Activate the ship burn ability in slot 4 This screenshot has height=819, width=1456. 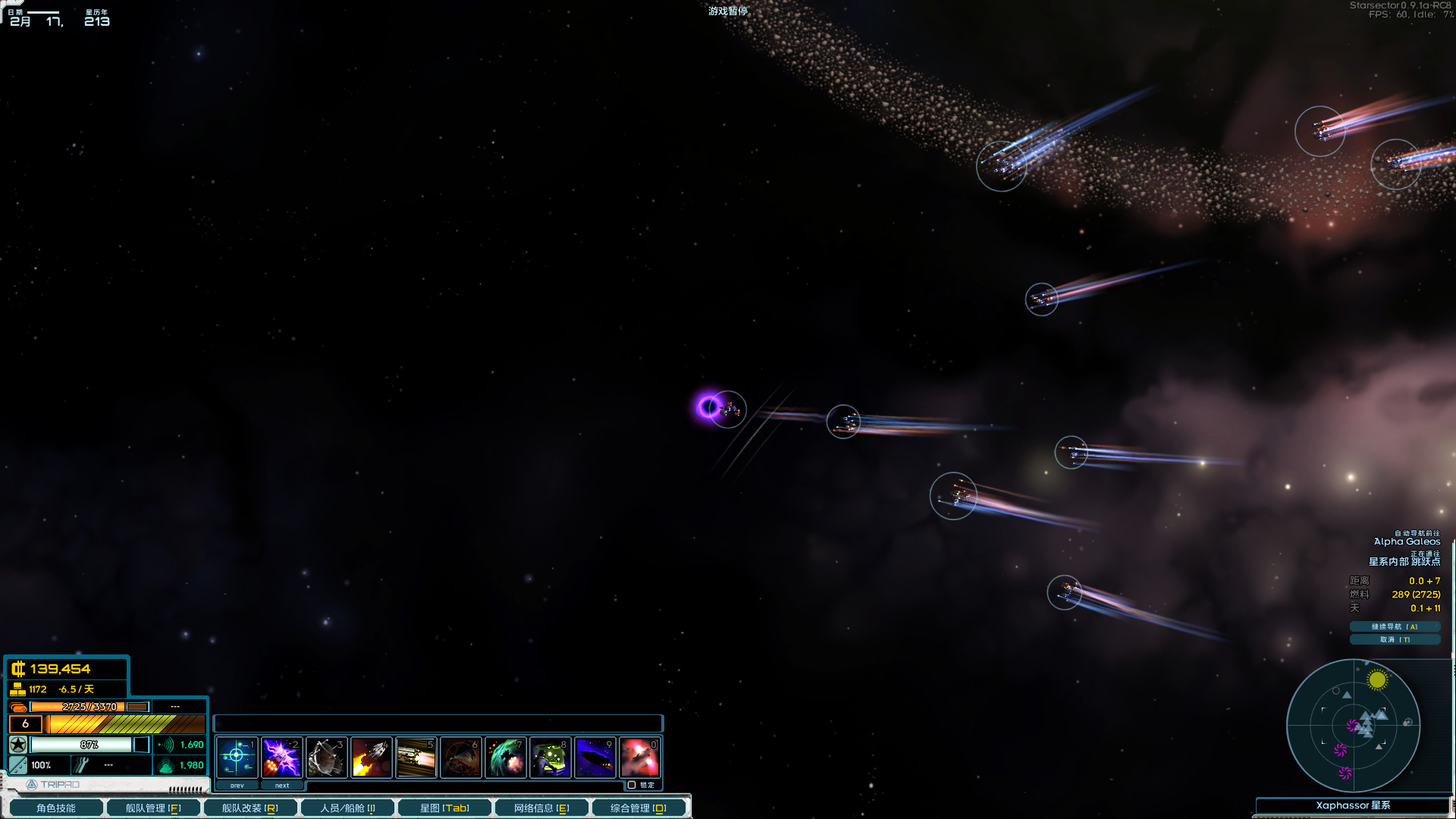(x=371, y=757)
